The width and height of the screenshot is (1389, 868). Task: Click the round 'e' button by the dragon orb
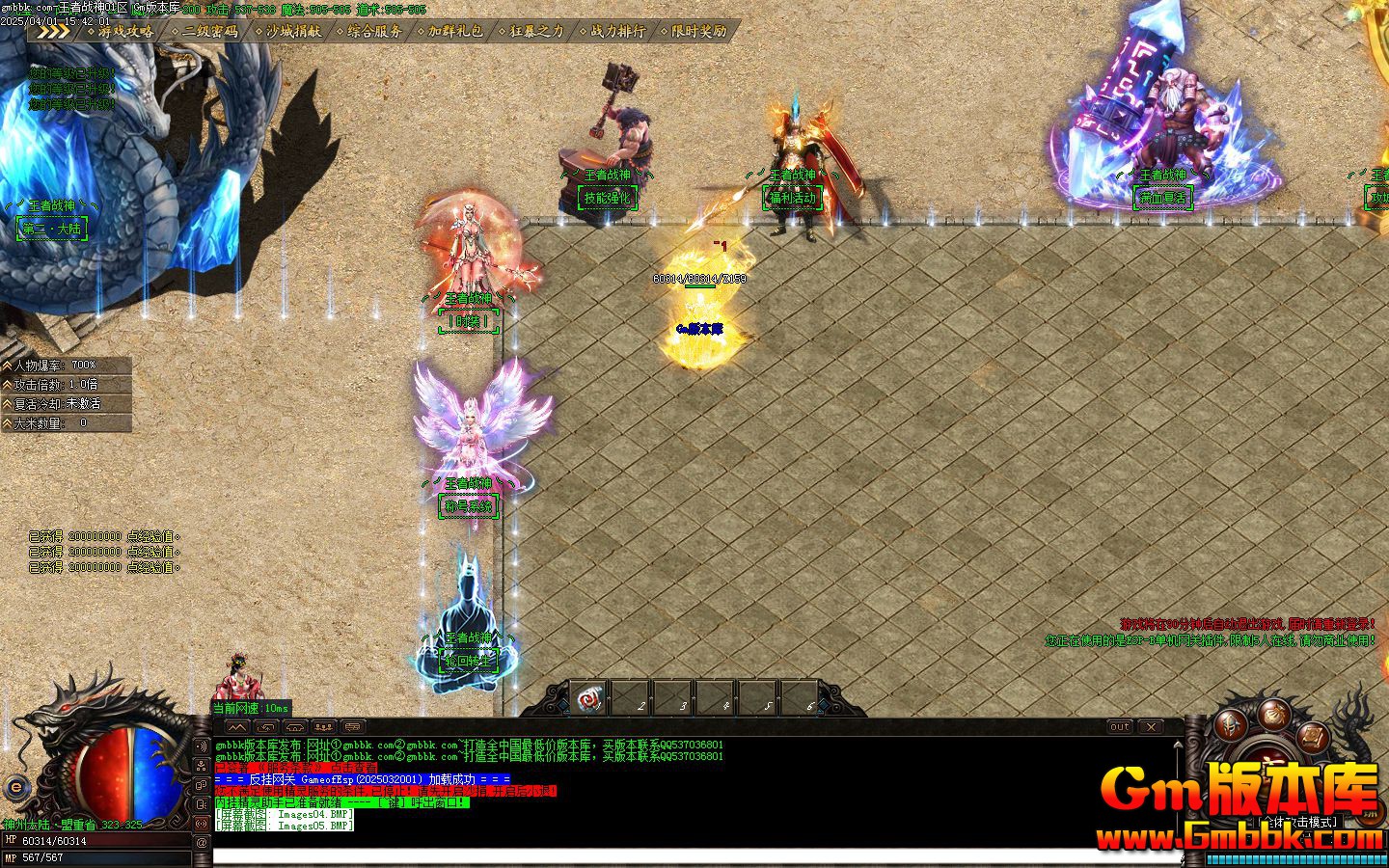[x=15, y=786]
